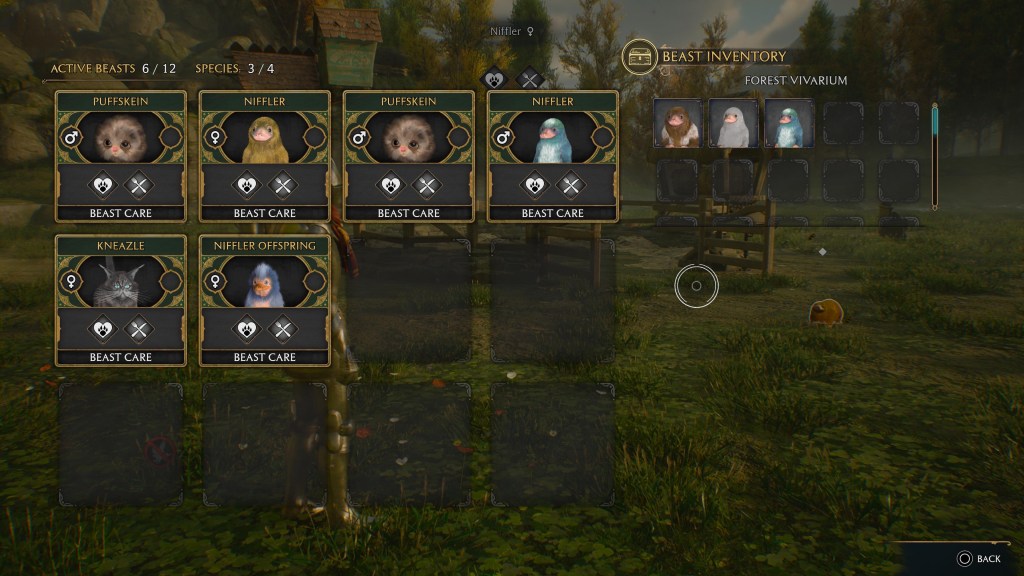Feed the Kneazle using the fork-knife icon

[x=139, y=329]
